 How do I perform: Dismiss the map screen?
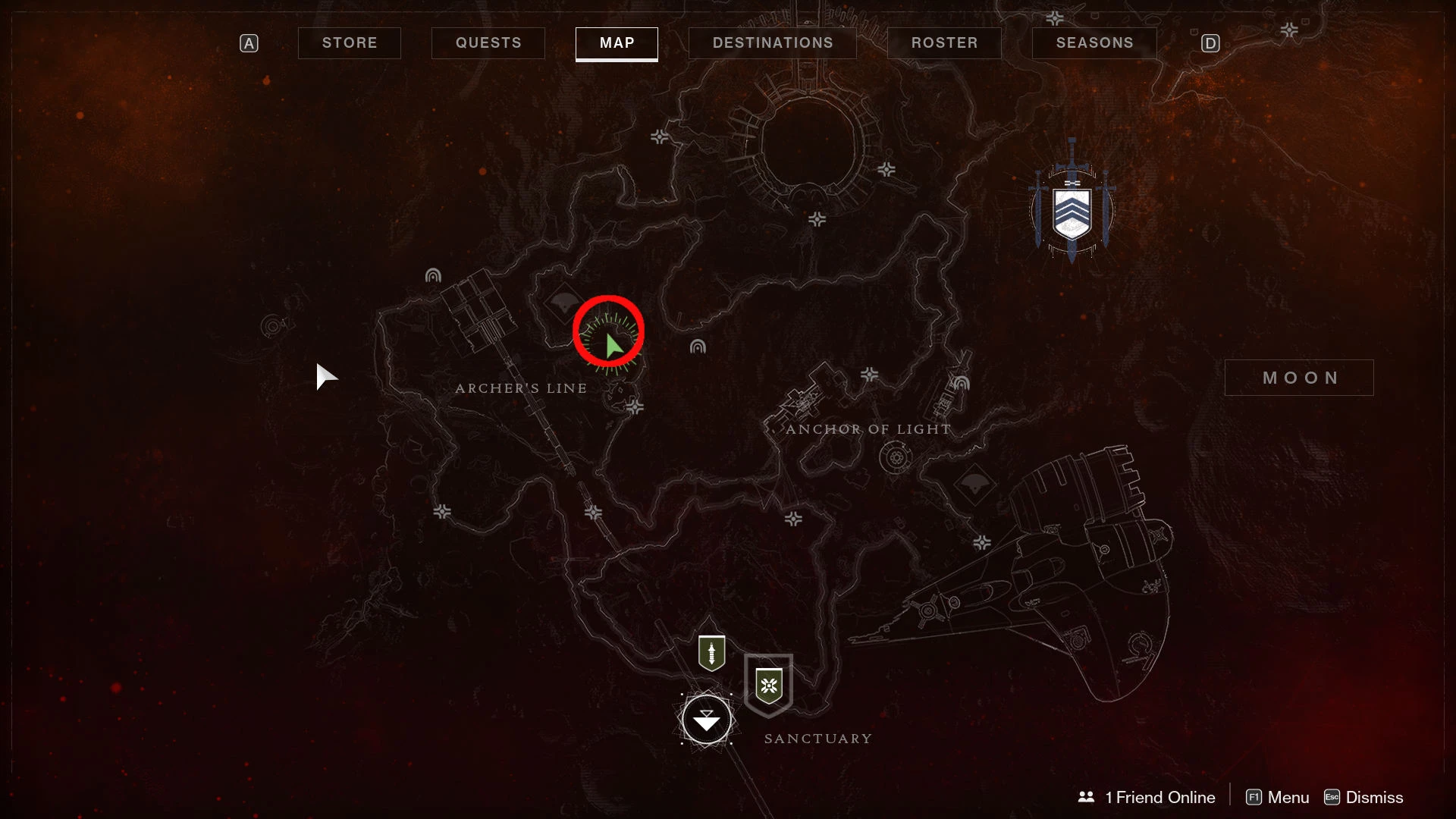click(1363, 797)
